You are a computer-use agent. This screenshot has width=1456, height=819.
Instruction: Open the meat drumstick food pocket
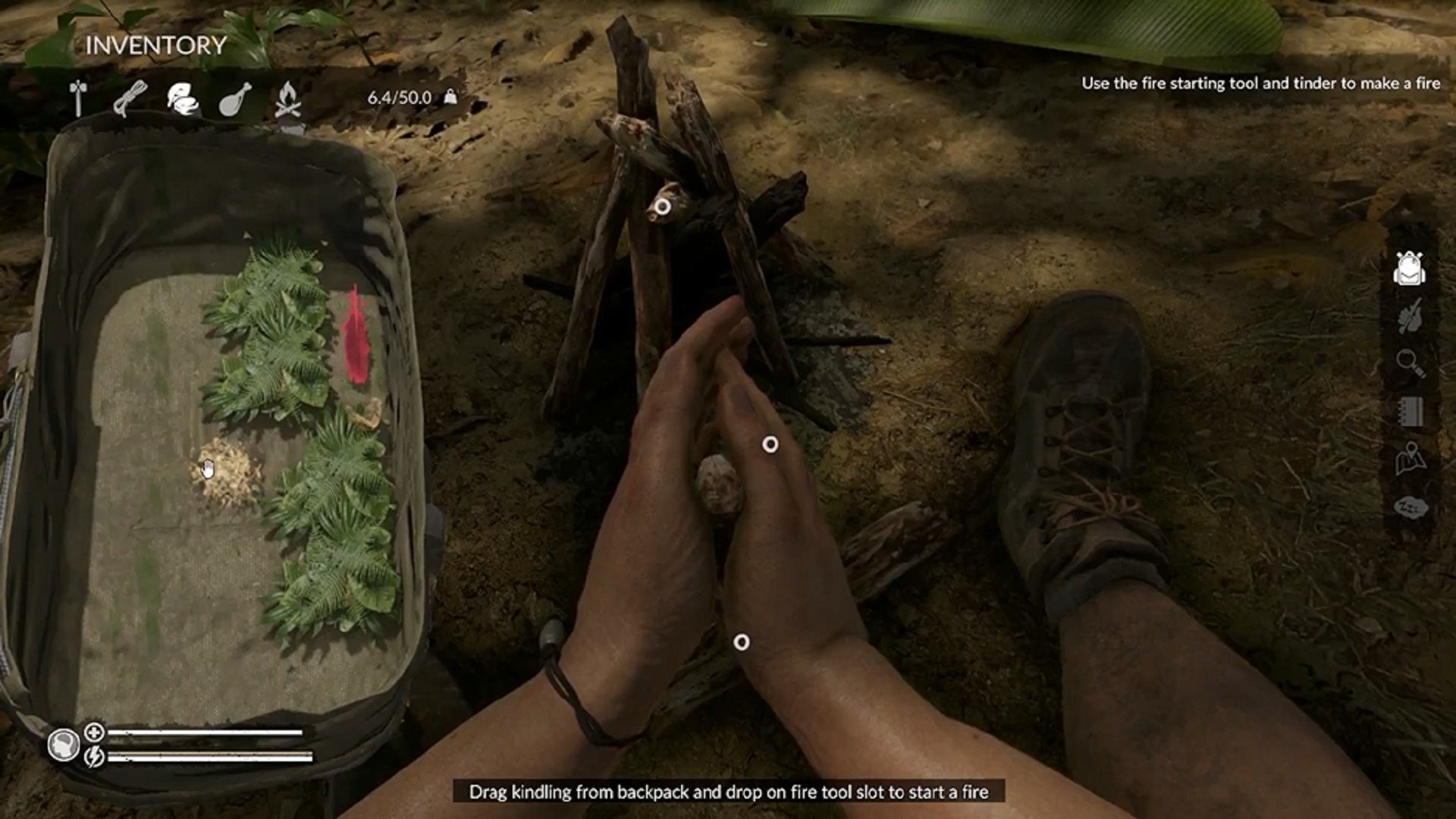coord(234,99)
